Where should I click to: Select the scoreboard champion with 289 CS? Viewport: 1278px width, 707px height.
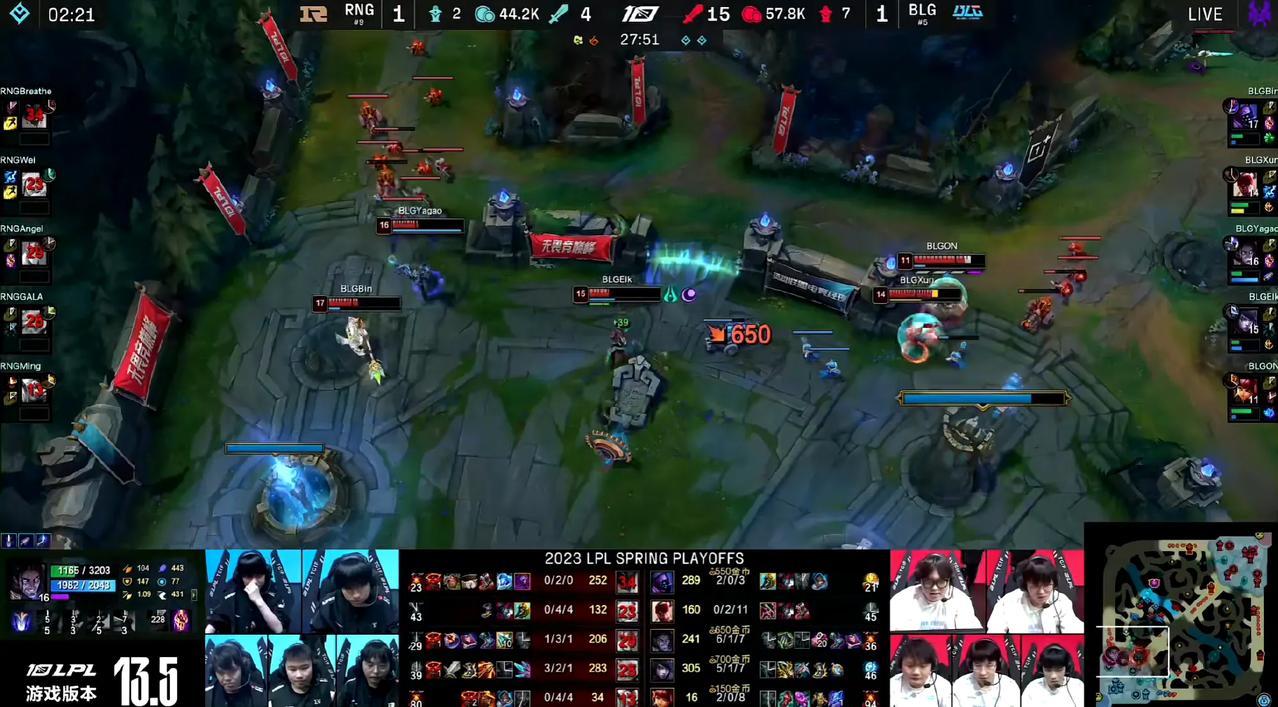pos(662,581)
